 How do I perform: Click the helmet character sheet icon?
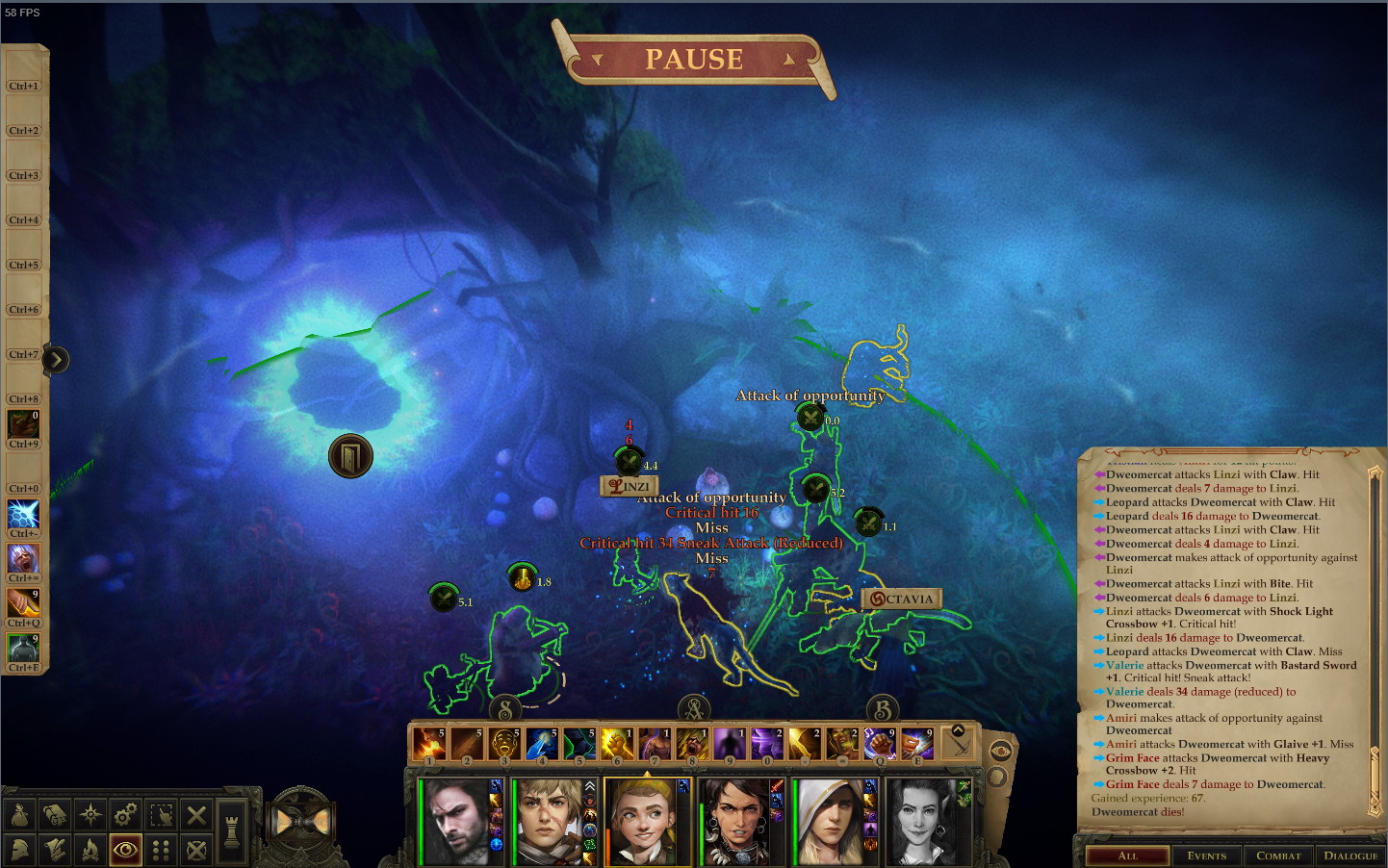[19, 850]
